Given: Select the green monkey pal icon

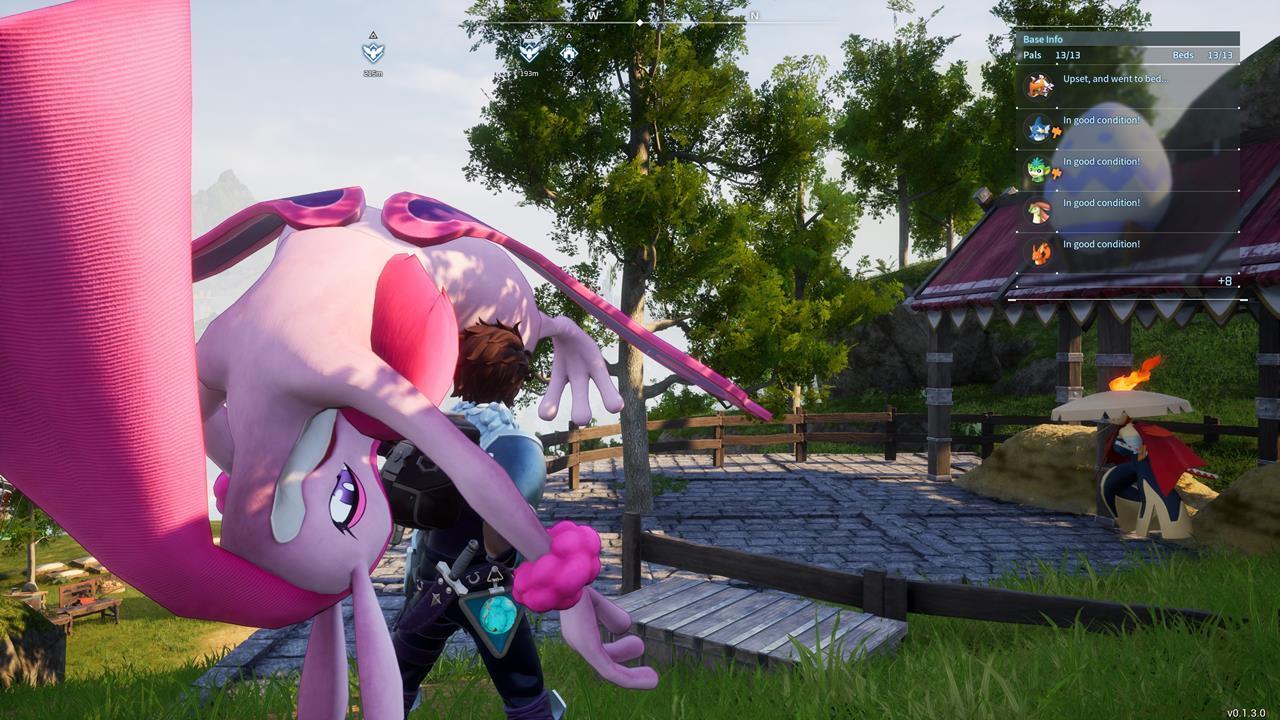Looking at the screenshot, I should click(1039, 170).
